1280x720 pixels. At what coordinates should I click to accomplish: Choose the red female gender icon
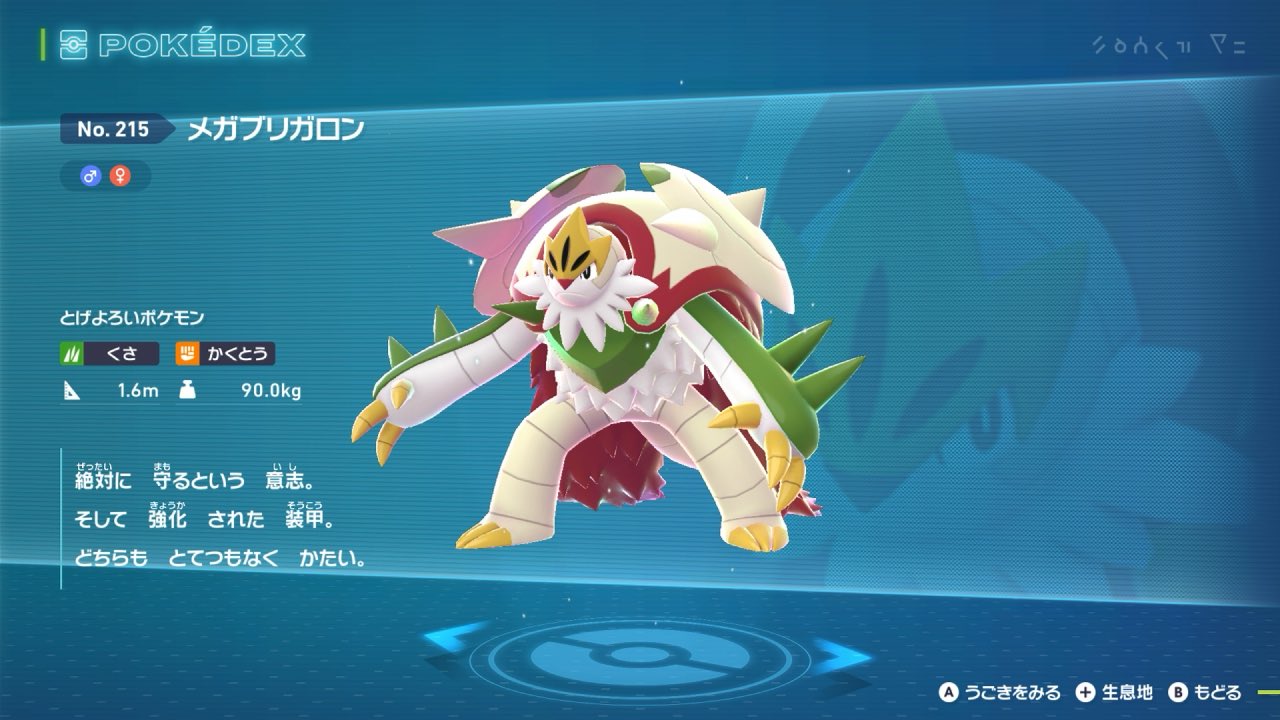coord(120,176)
